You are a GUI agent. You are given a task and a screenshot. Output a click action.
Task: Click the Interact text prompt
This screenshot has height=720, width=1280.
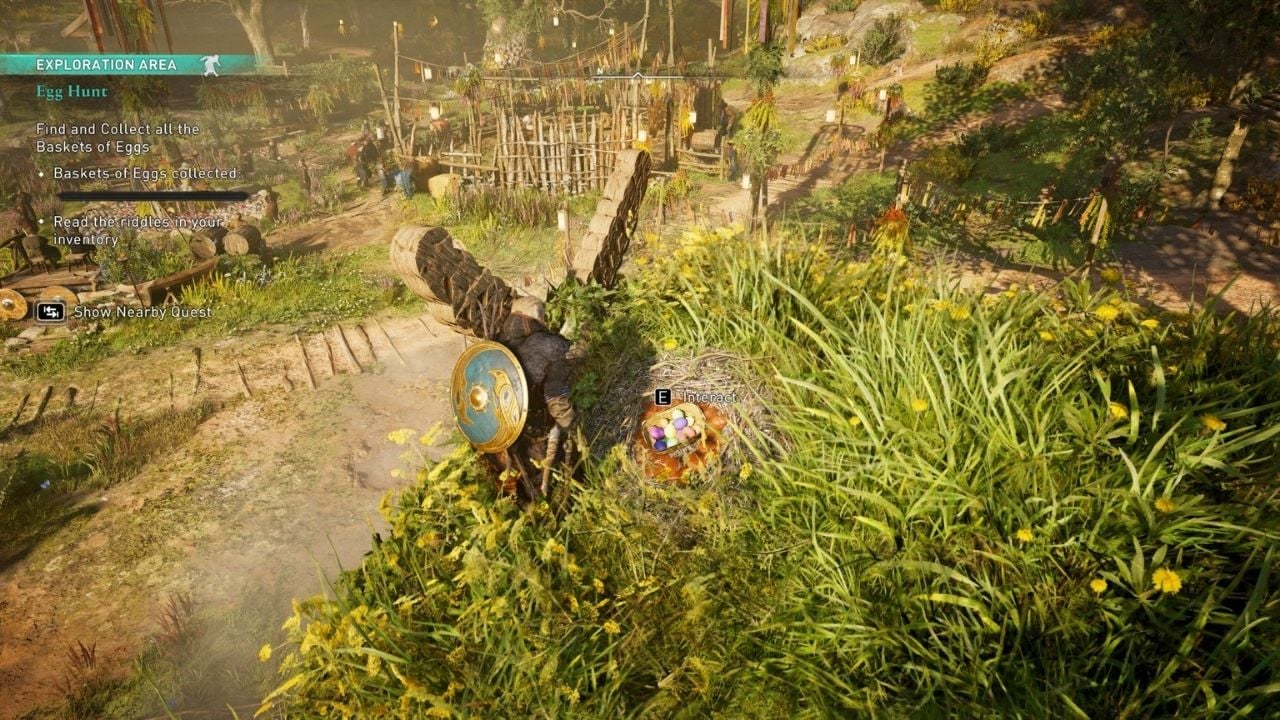point(711,396)
